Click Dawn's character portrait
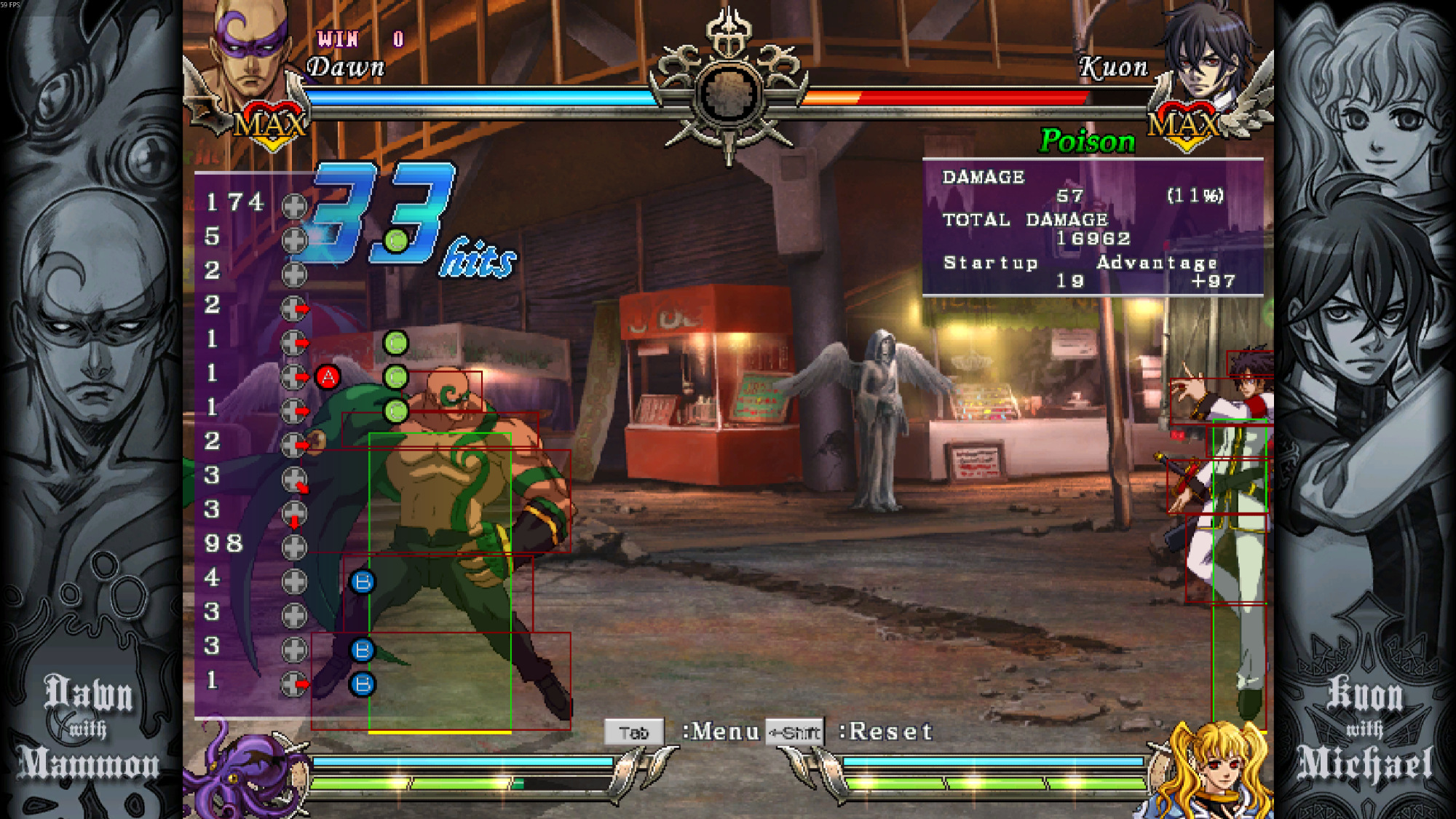1456x819 pixels. pos(249,55)
